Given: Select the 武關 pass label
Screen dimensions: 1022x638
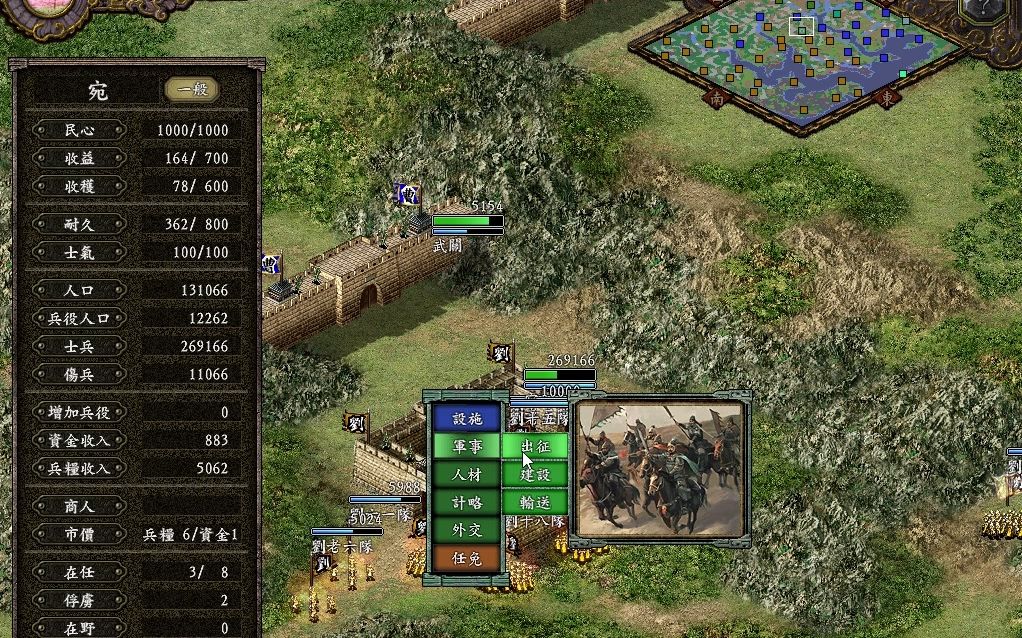Looking at the screenshot, I should click(x=447, y=244).
